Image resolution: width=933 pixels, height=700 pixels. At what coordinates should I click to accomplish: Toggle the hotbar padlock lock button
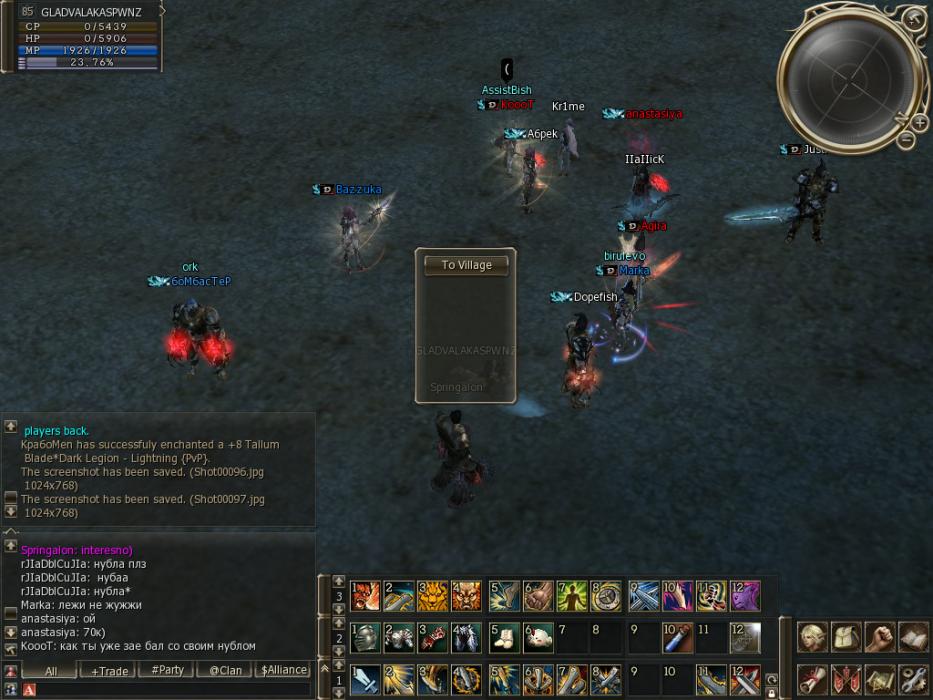(771, 692)
